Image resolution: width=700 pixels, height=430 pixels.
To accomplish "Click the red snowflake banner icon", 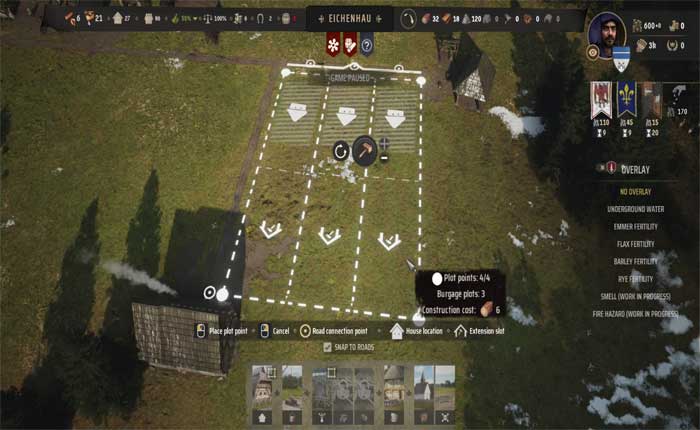I will [x=333, y=45].
